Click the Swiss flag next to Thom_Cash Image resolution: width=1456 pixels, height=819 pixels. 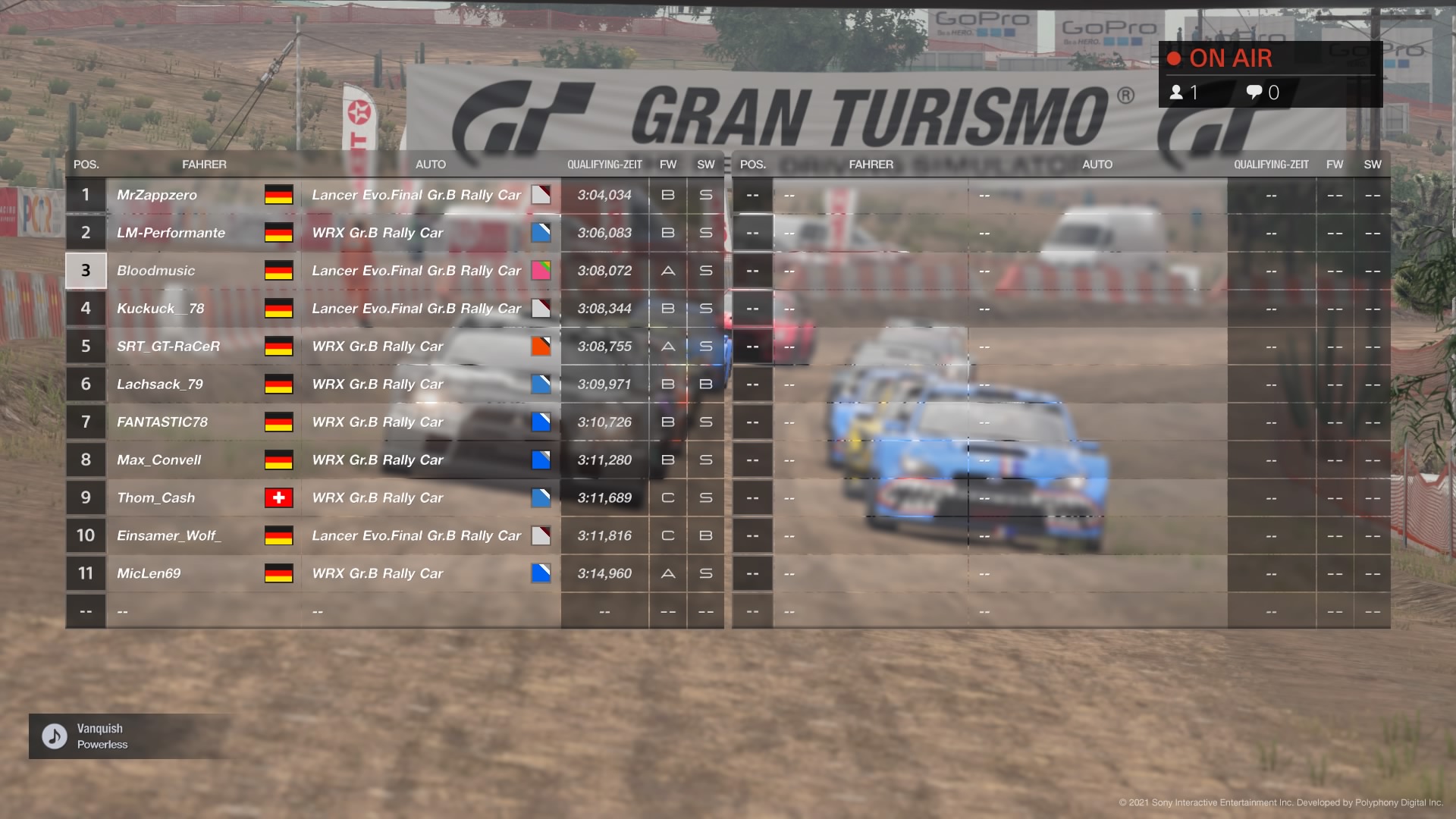click(x=279, y=498)
